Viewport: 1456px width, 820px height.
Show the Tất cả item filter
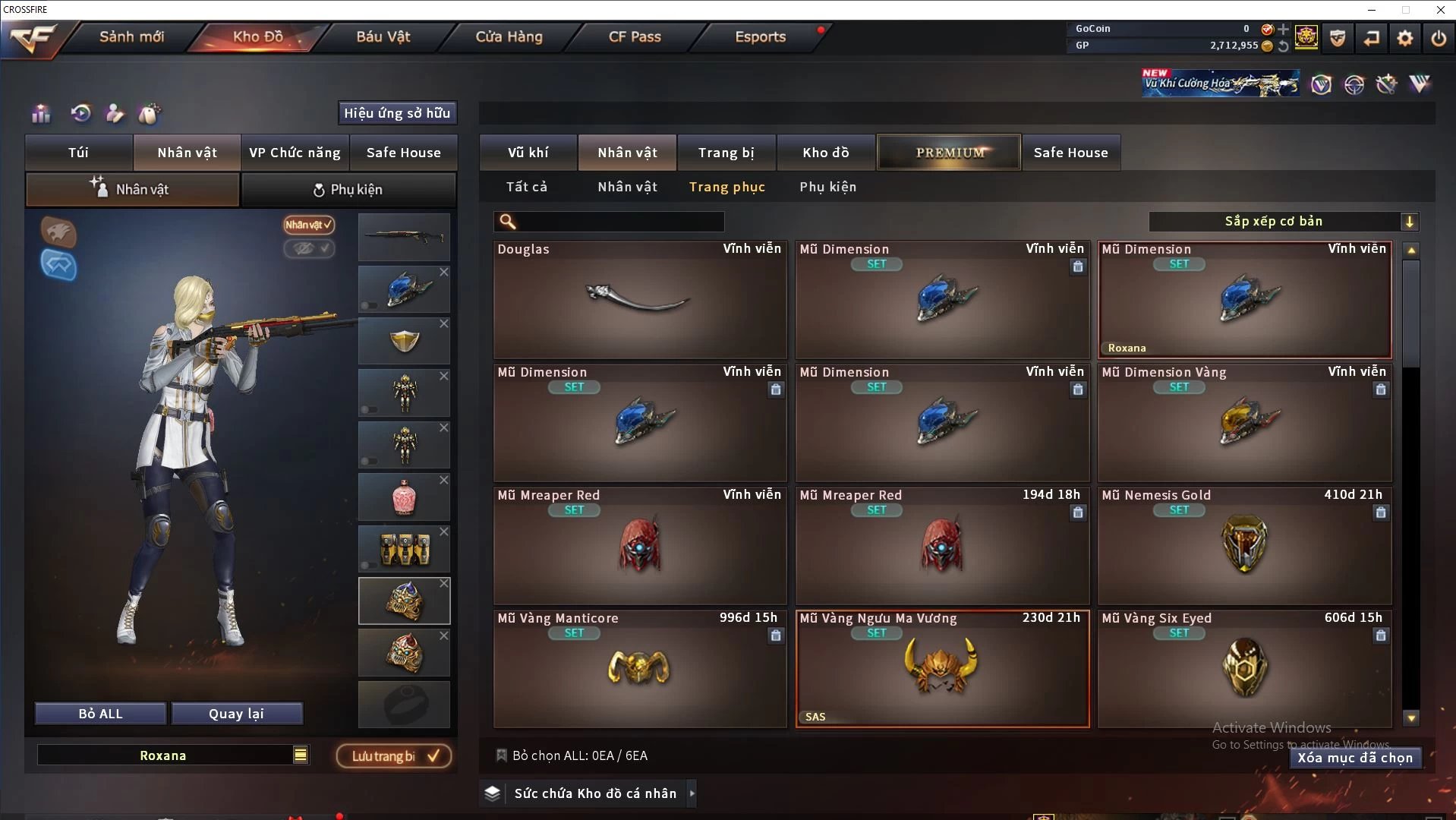point(526,187)
